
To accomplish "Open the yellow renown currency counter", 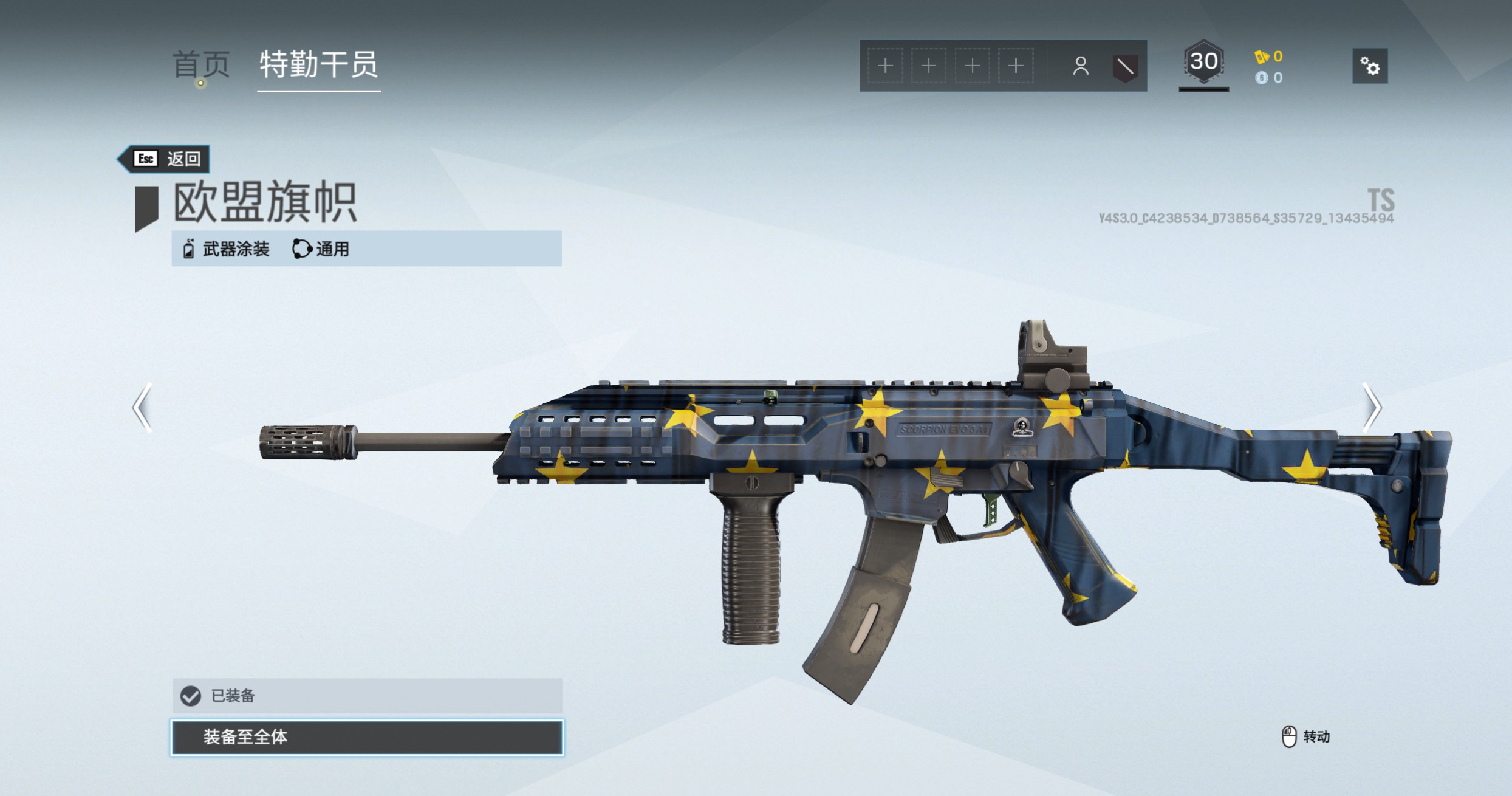I will 1269,57.
